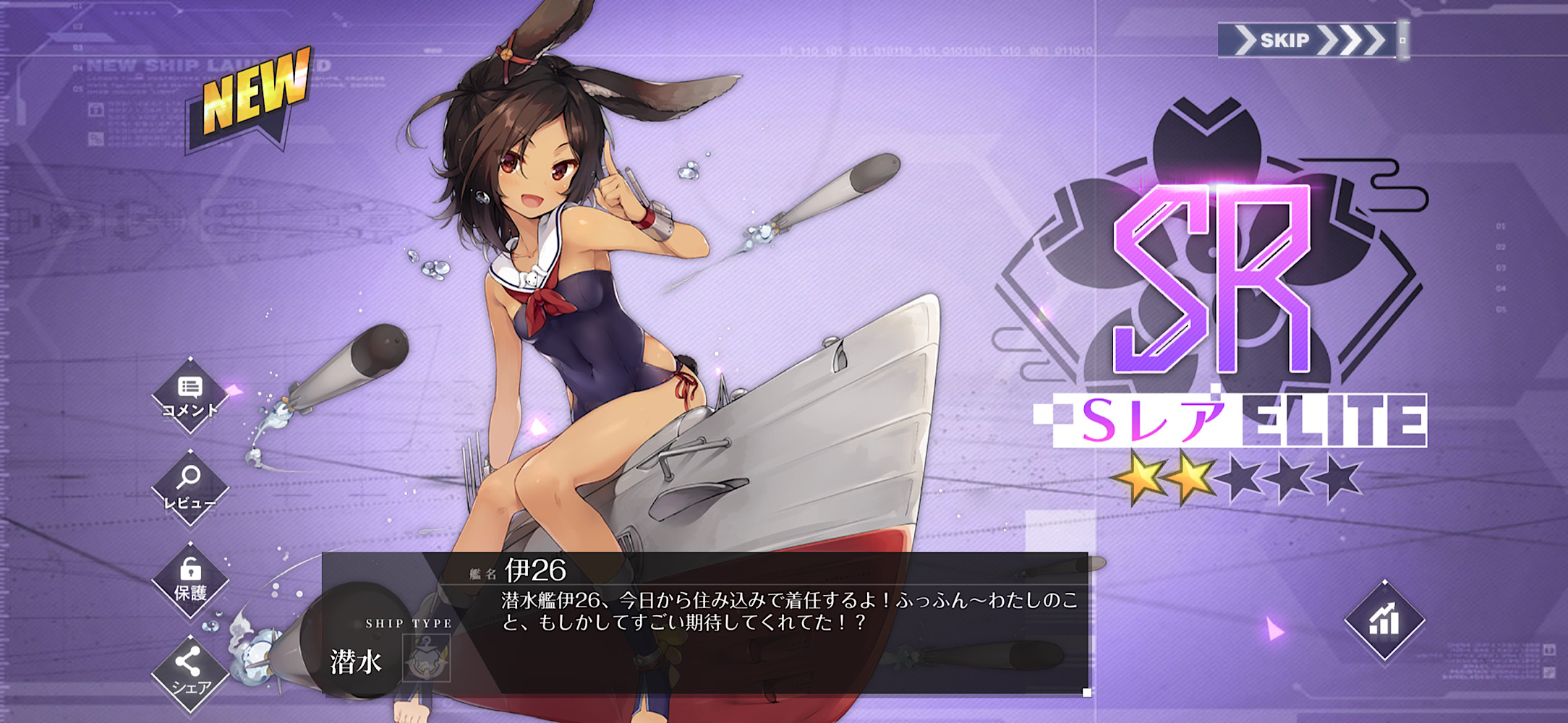The width and height of the screenshot is (1568, 723).
Task: Share the new ship via シェア
Action: click(x=189, y=672)
